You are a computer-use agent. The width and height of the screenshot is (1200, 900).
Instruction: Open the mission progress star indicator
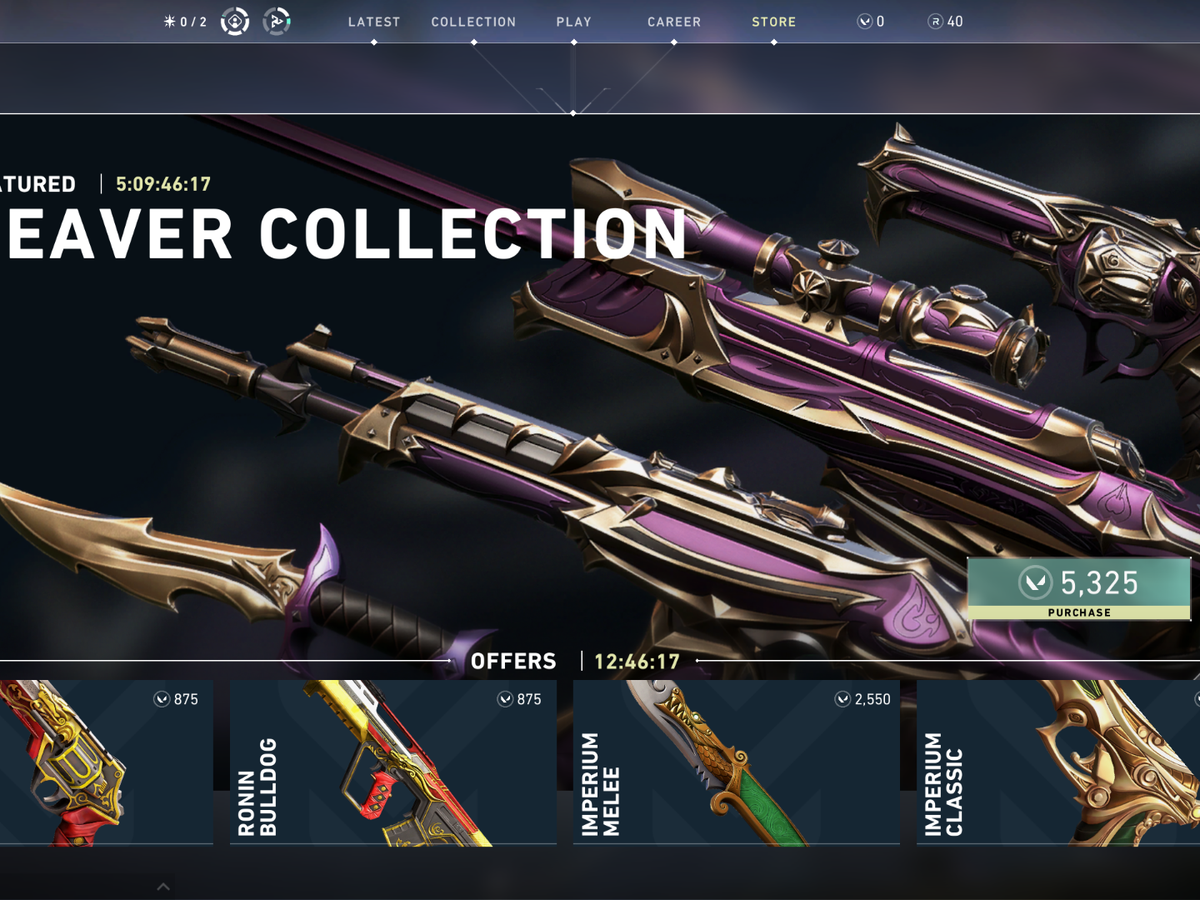click(185, 22)
